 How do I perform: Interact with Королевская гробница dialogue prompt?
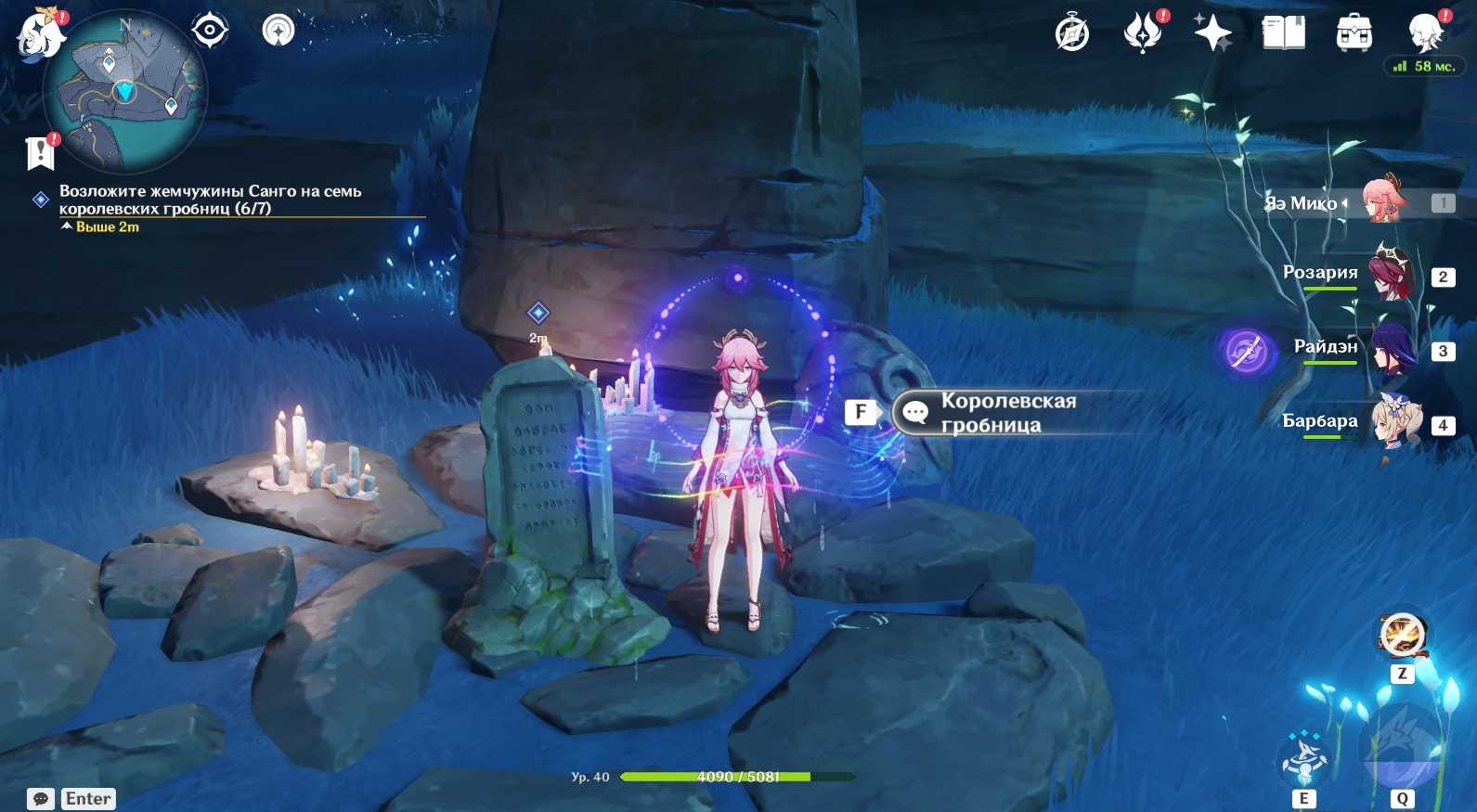[1007, 413]
